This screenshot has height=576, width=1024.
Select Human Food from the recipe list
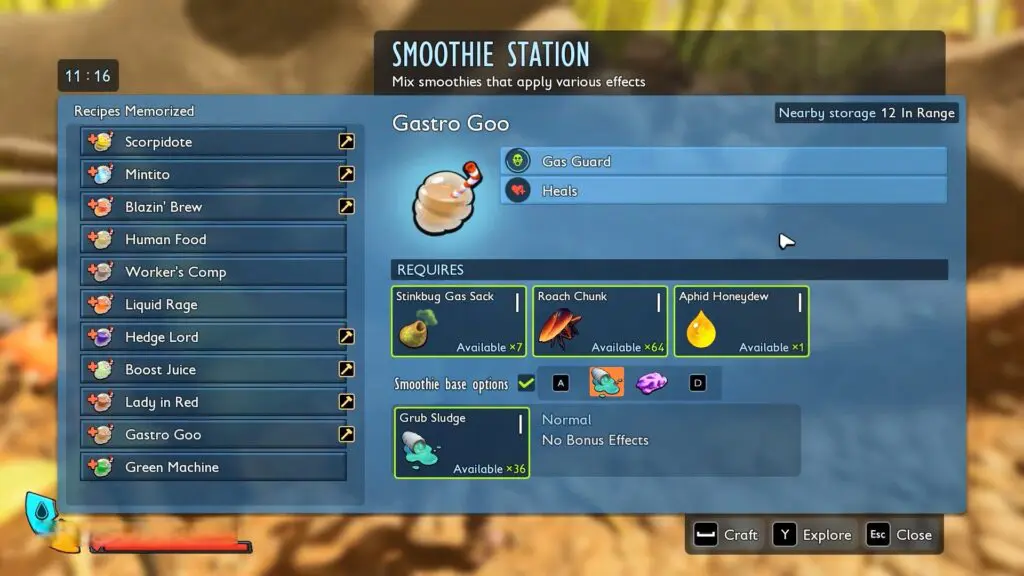click(x=213, y=240)
